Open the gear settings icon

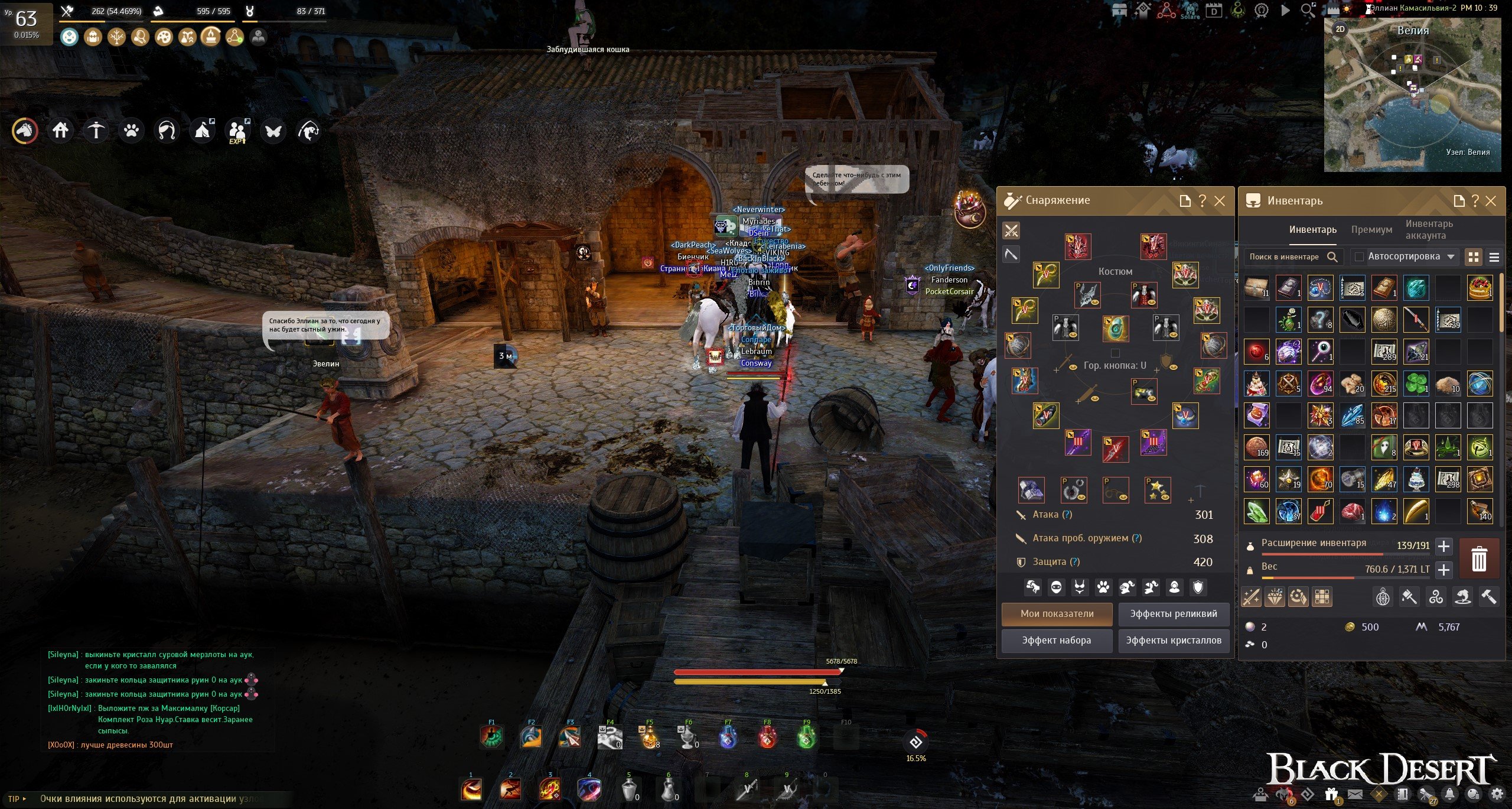[1497, 794]
